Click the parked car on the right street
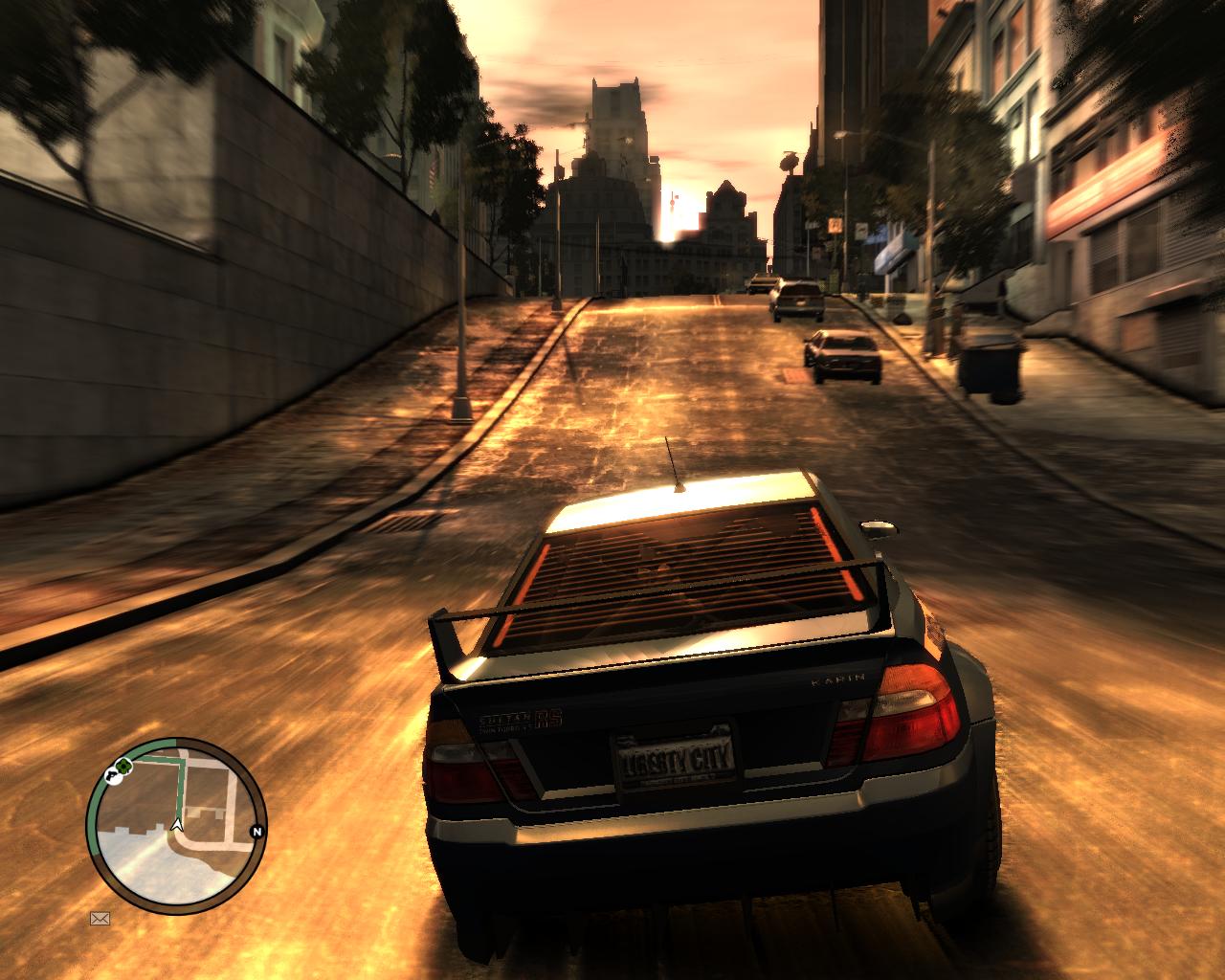This screenshot has width=1225, height=980. click(843, 356)
